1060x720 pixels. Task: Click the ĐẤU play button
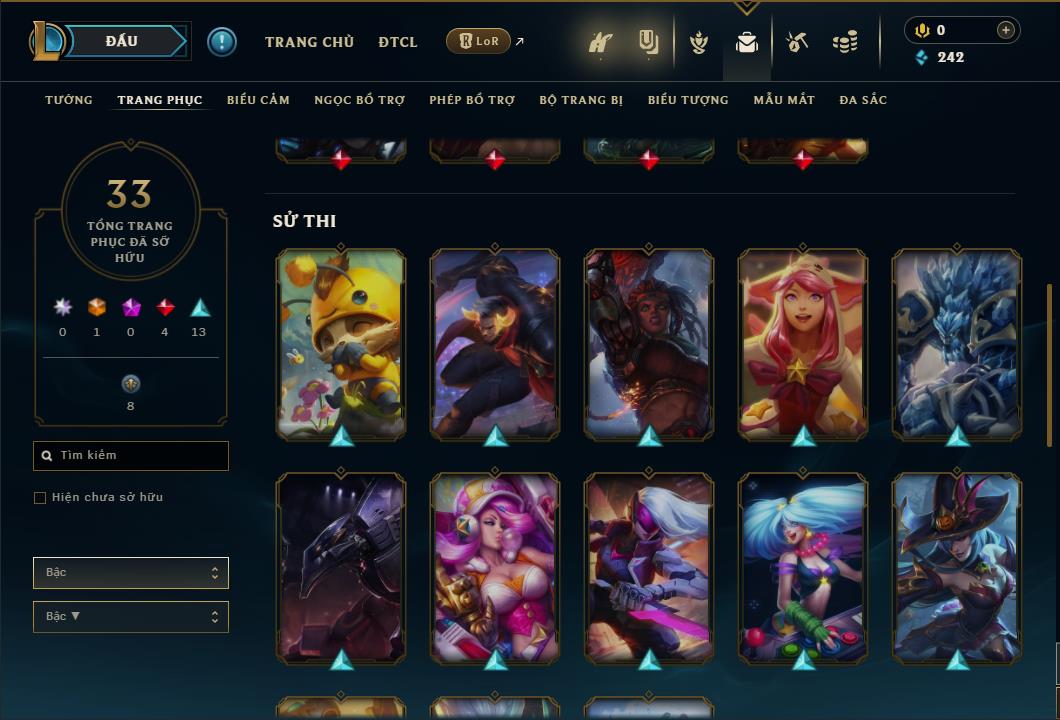coord(121,41)
